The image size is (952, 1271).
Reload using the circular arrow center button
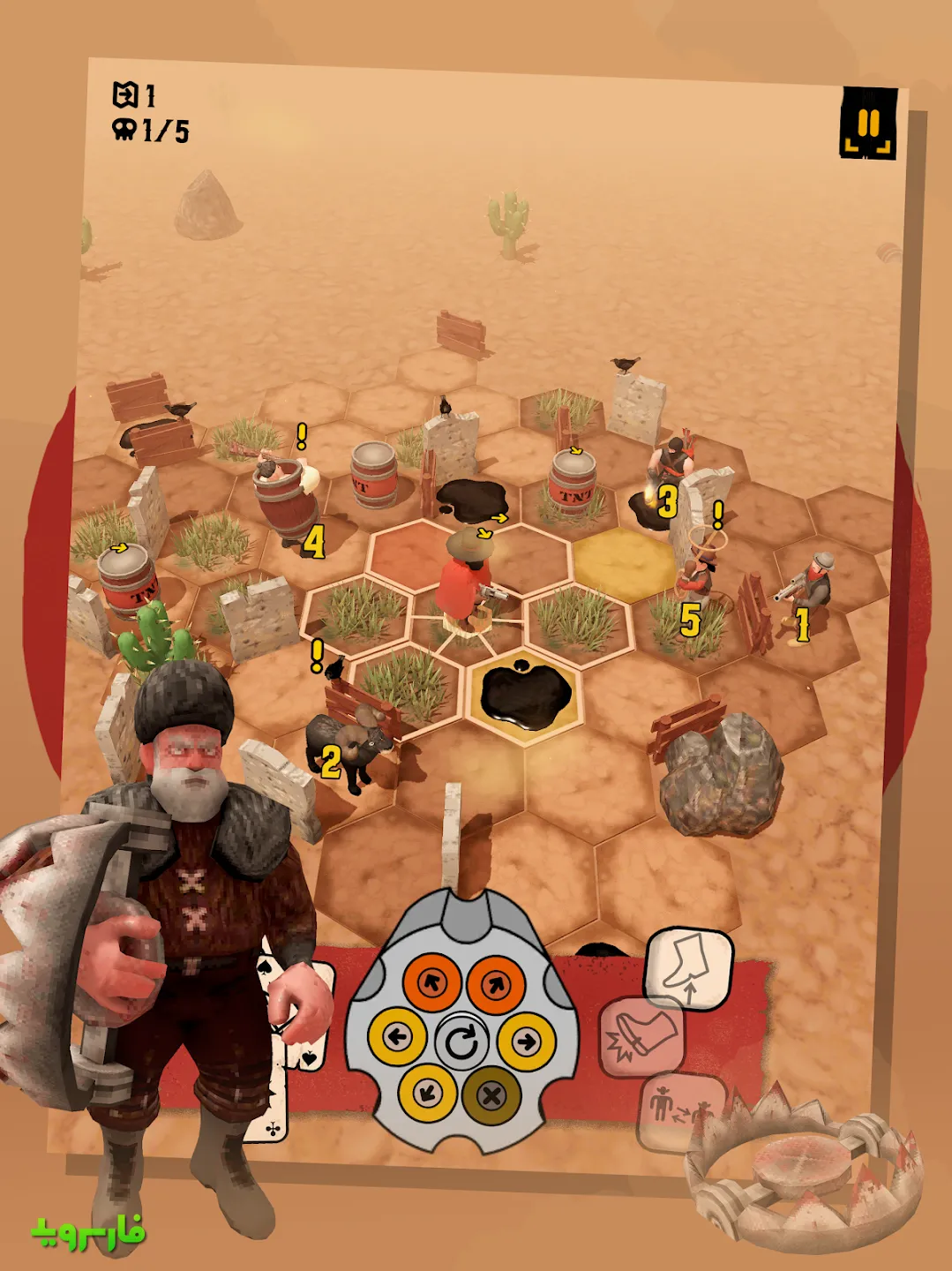point(461,1042)
